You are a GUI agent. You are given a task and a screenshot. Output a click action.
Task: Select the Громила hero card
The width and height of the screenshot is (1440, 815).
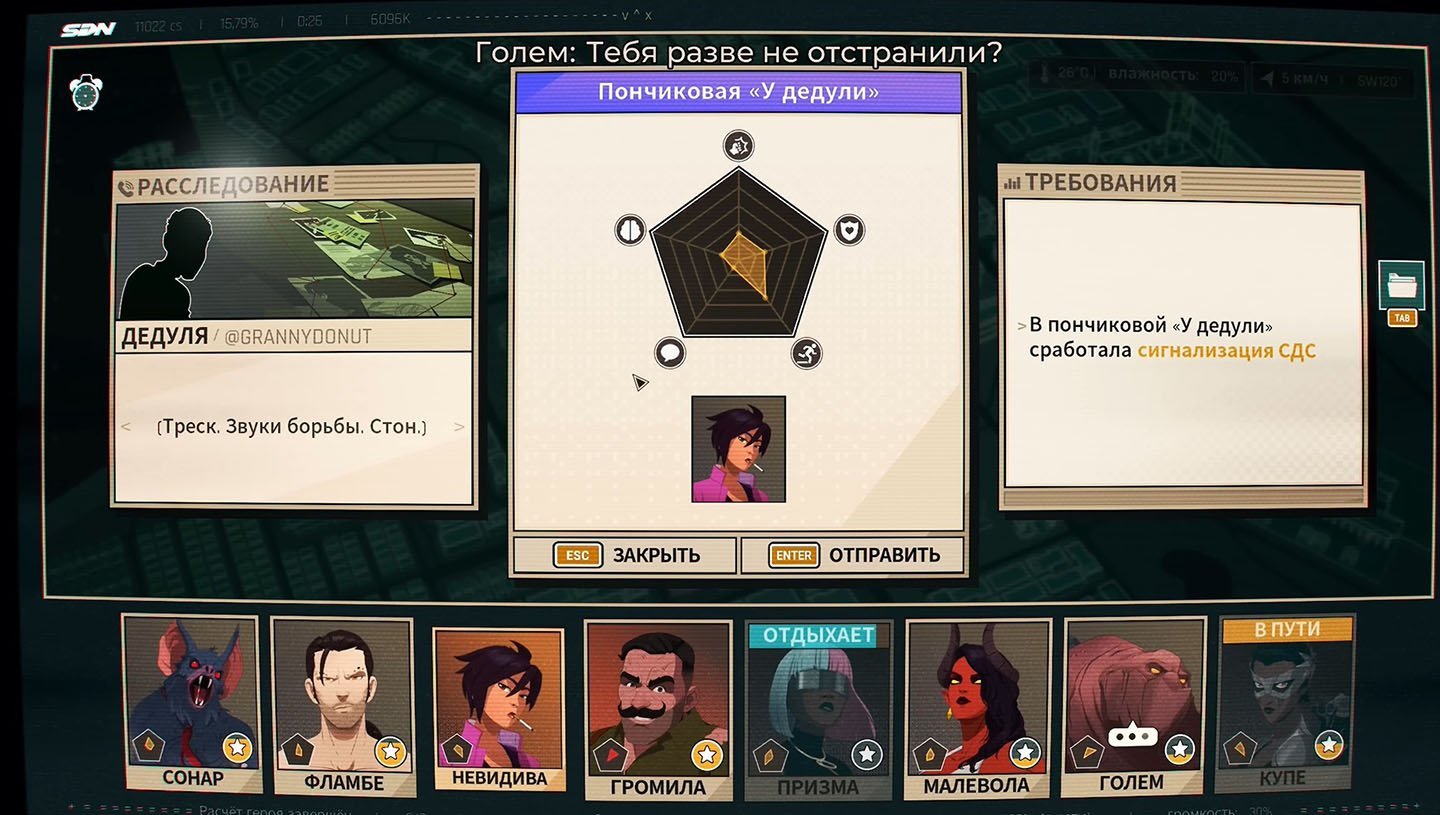click(658, 710)
